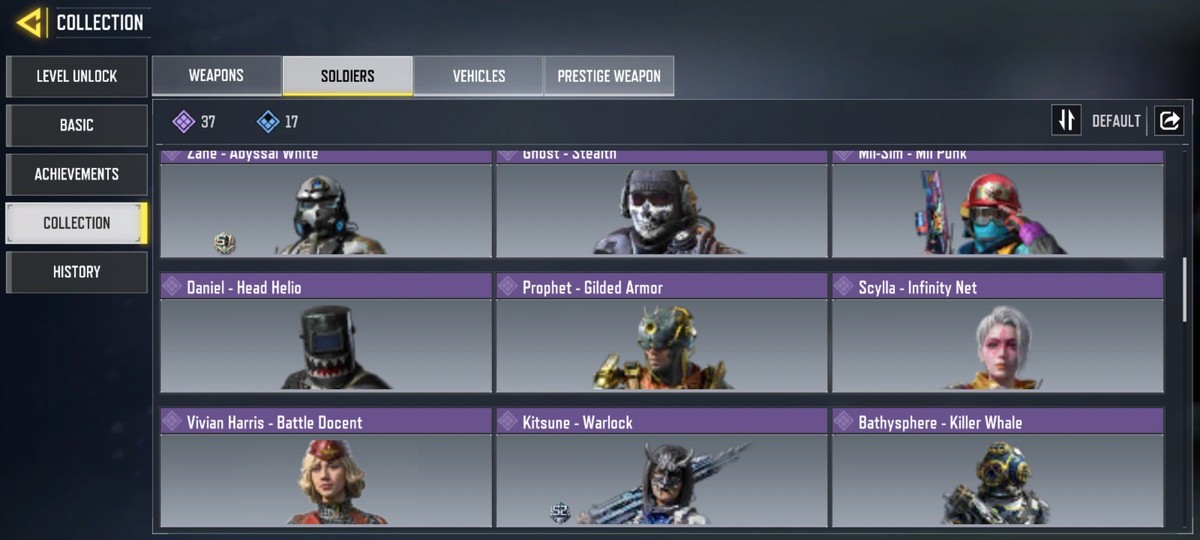The height and width of the screenshot is (540, 1200).
Task: Open the Level Unlock section
Action: 77,76
